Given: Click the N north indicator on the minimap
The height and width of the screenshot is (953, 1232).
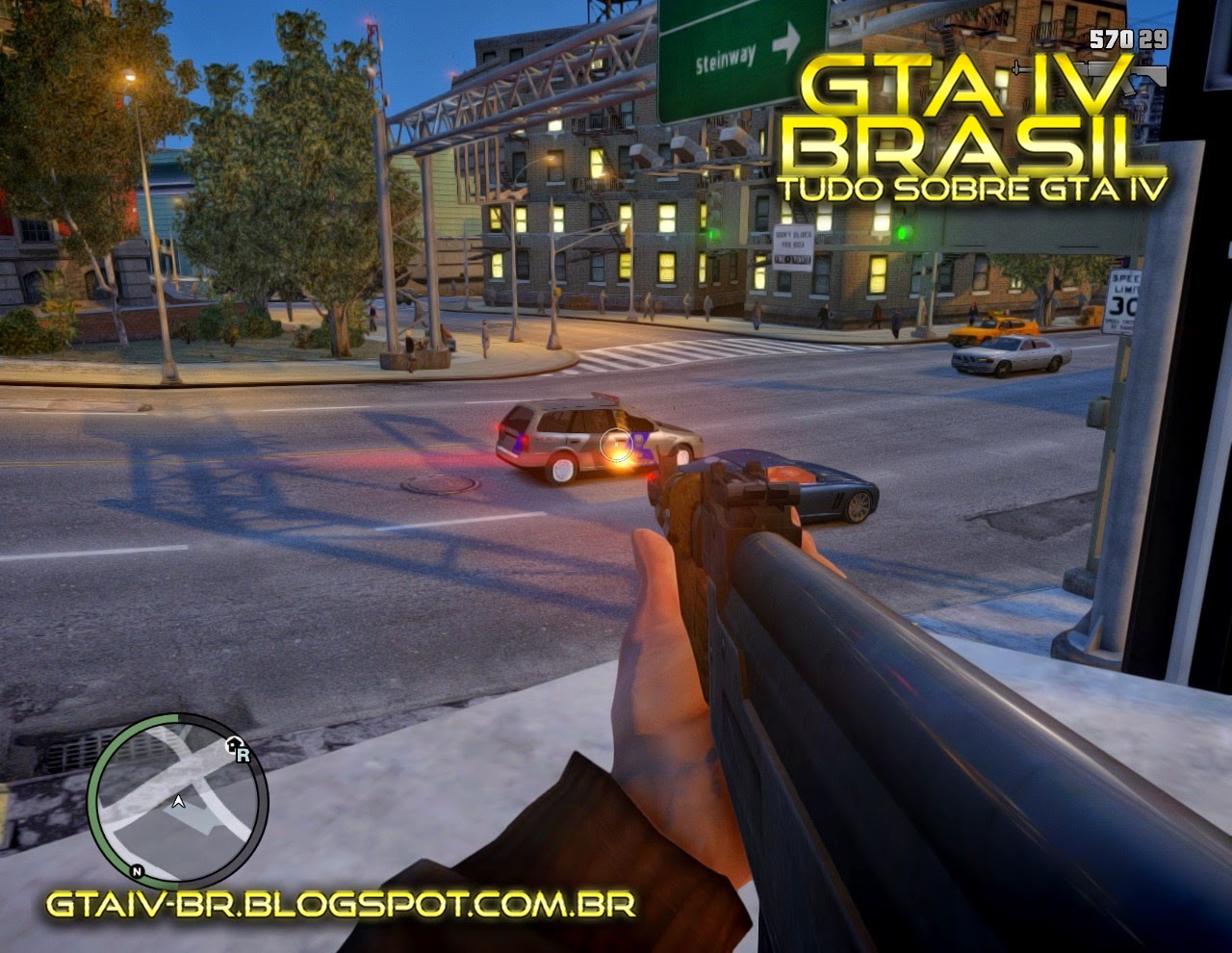Looking at the screenshot, I should [x=137, y=871].
